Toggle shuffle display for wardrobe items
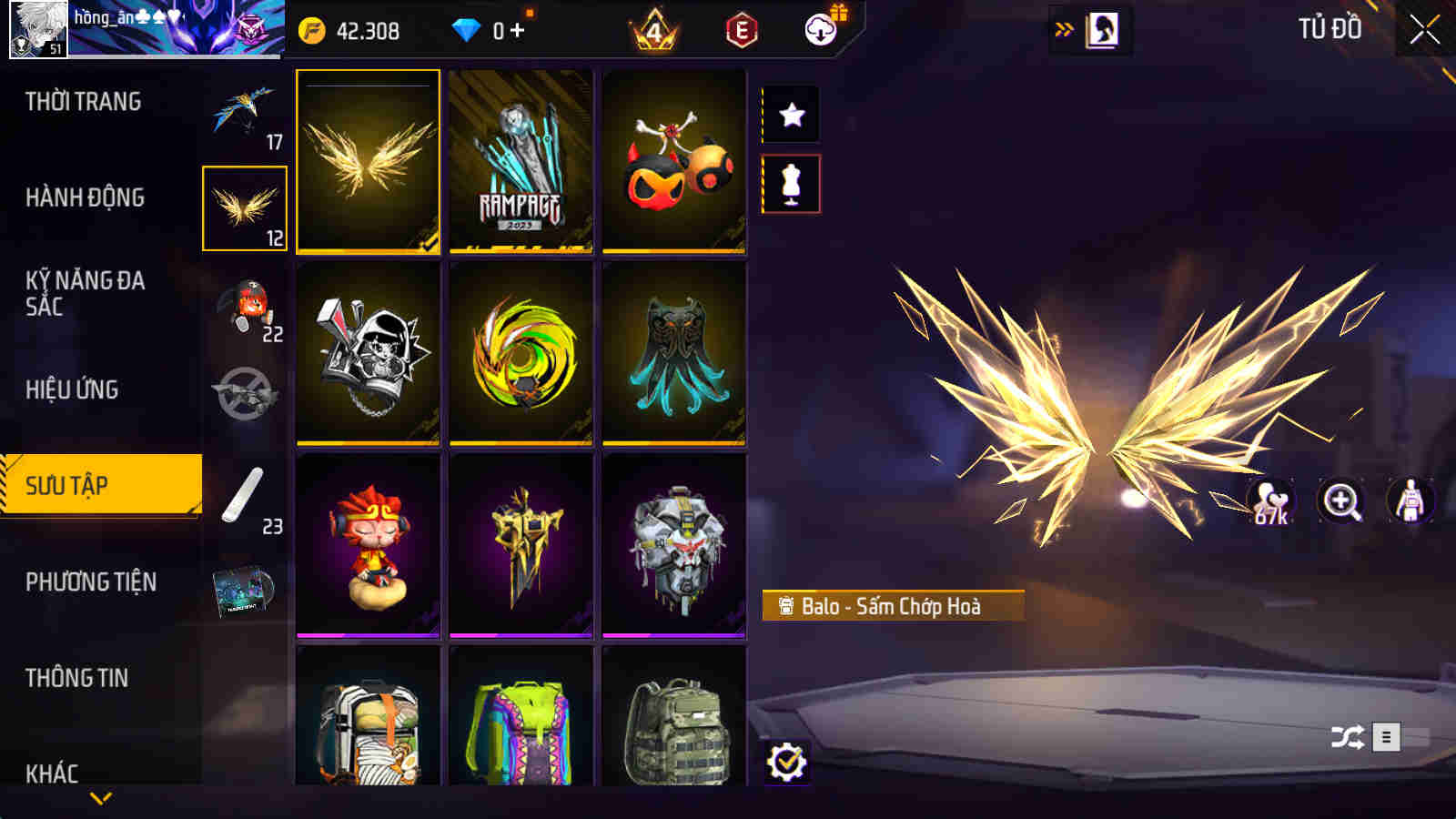 point(1345,734)
